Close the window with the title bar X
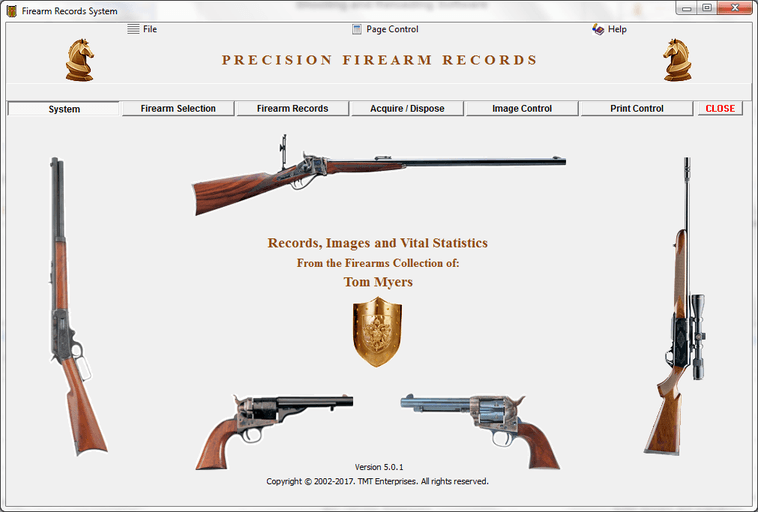Screen dimensions: 758x512 coord(734,8)
